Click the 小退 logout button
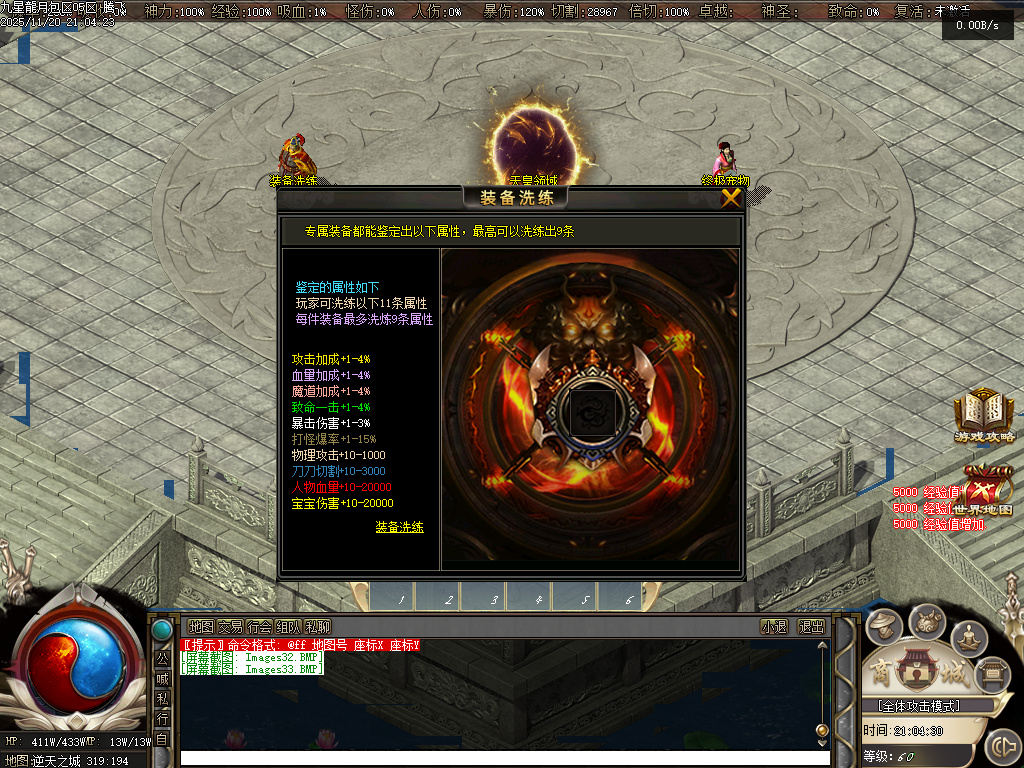 click(x=774, y=627)
